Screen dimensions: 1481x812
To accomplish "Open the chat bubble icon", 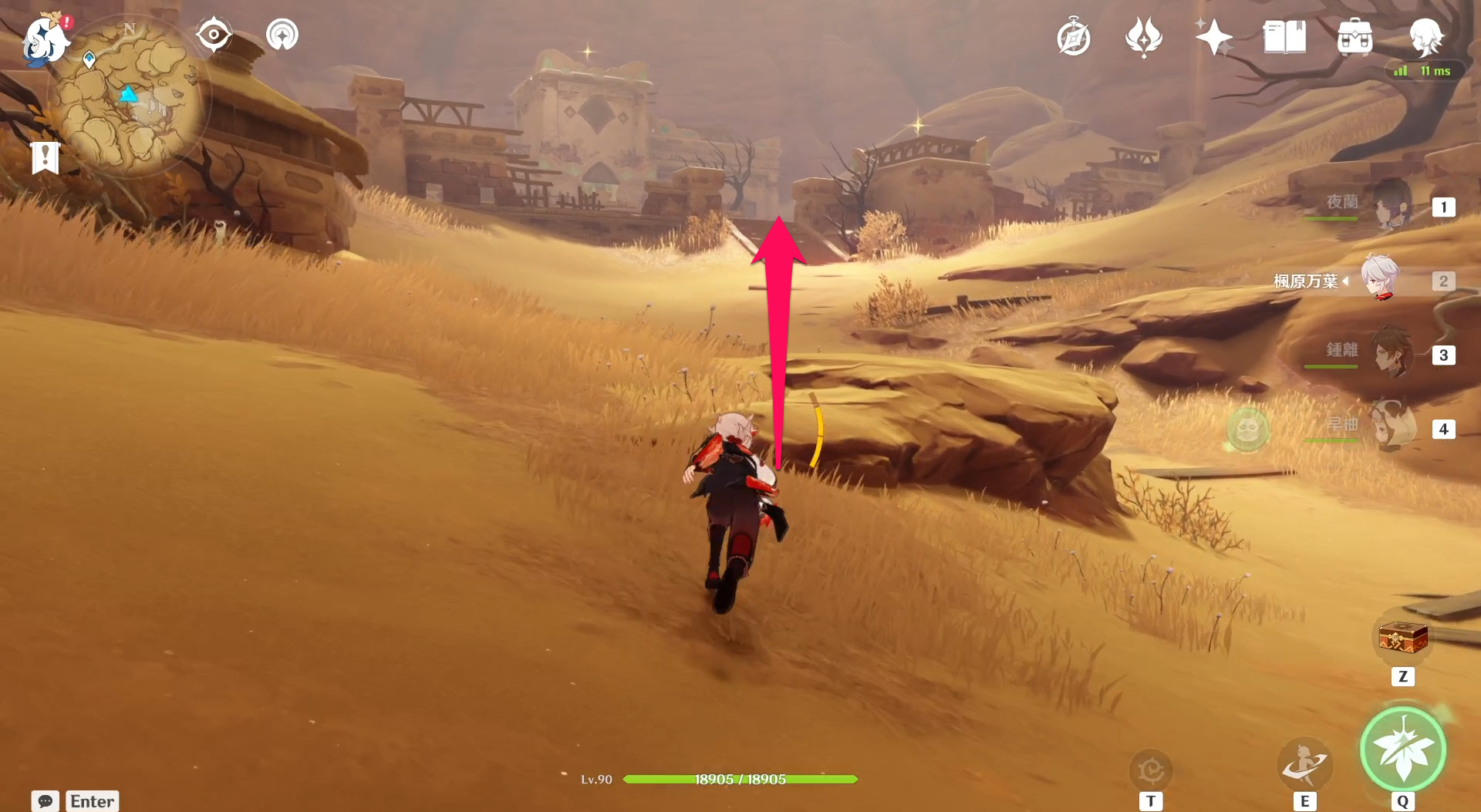I will pos(46,801).
